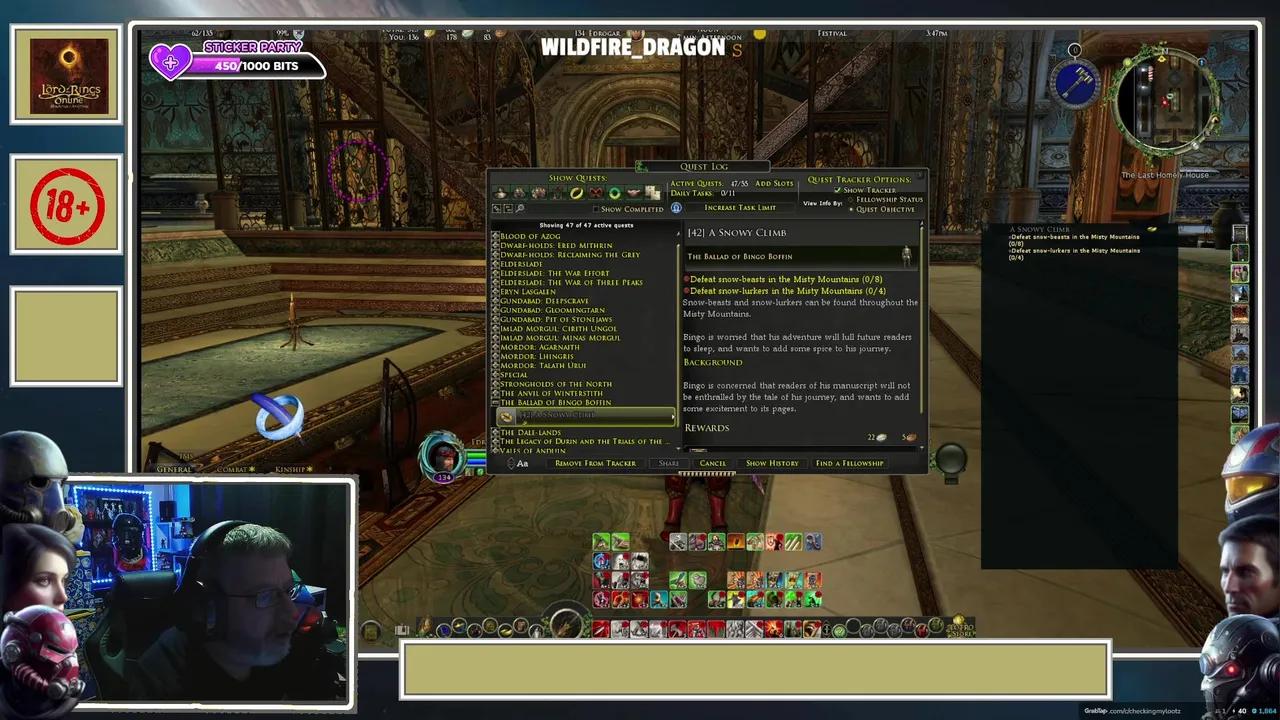Image resolution: width=1280 pixels, height=720 pixels.
Task: Select Fellowship Status view option
Action: 851,200
